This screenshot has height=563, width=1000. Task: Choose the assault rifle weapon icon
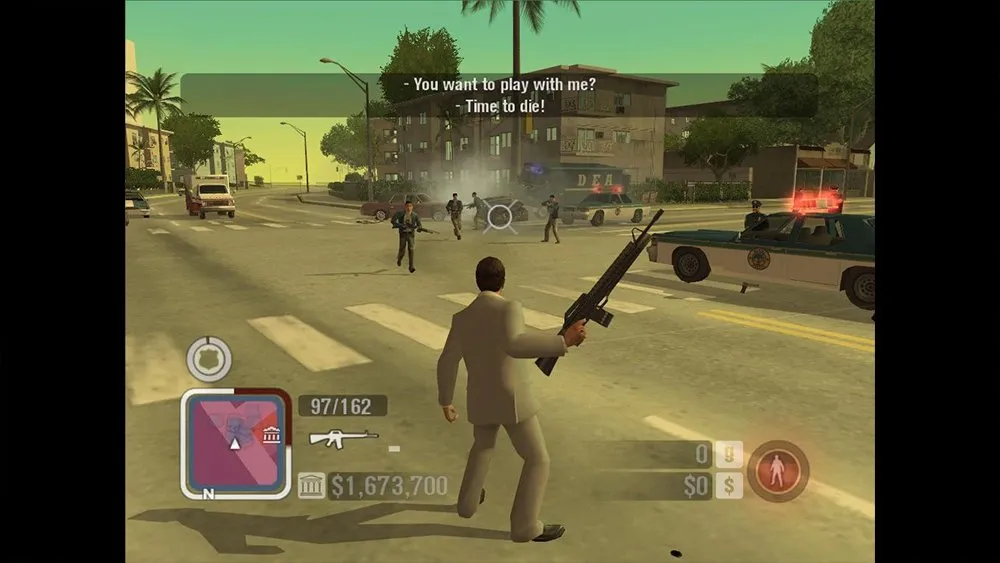[x=343, y=438]
